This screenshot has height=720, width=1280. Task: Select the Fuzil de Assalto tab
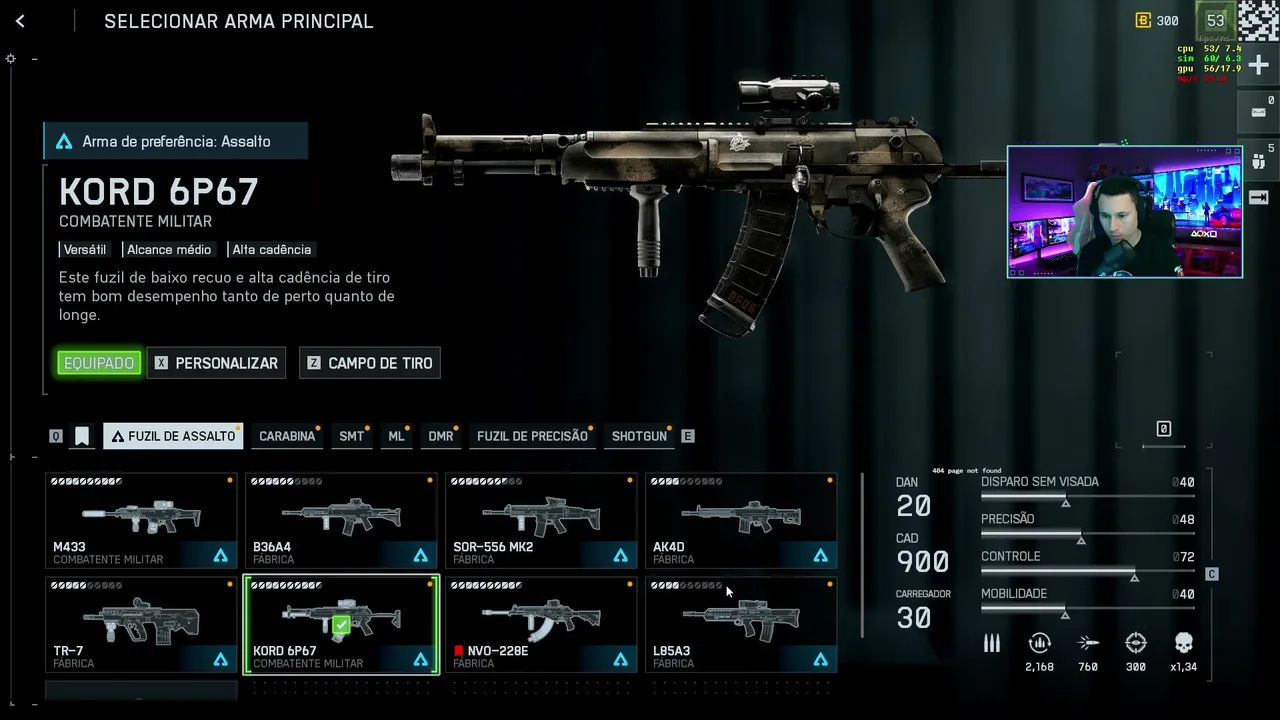coord(173,436)
